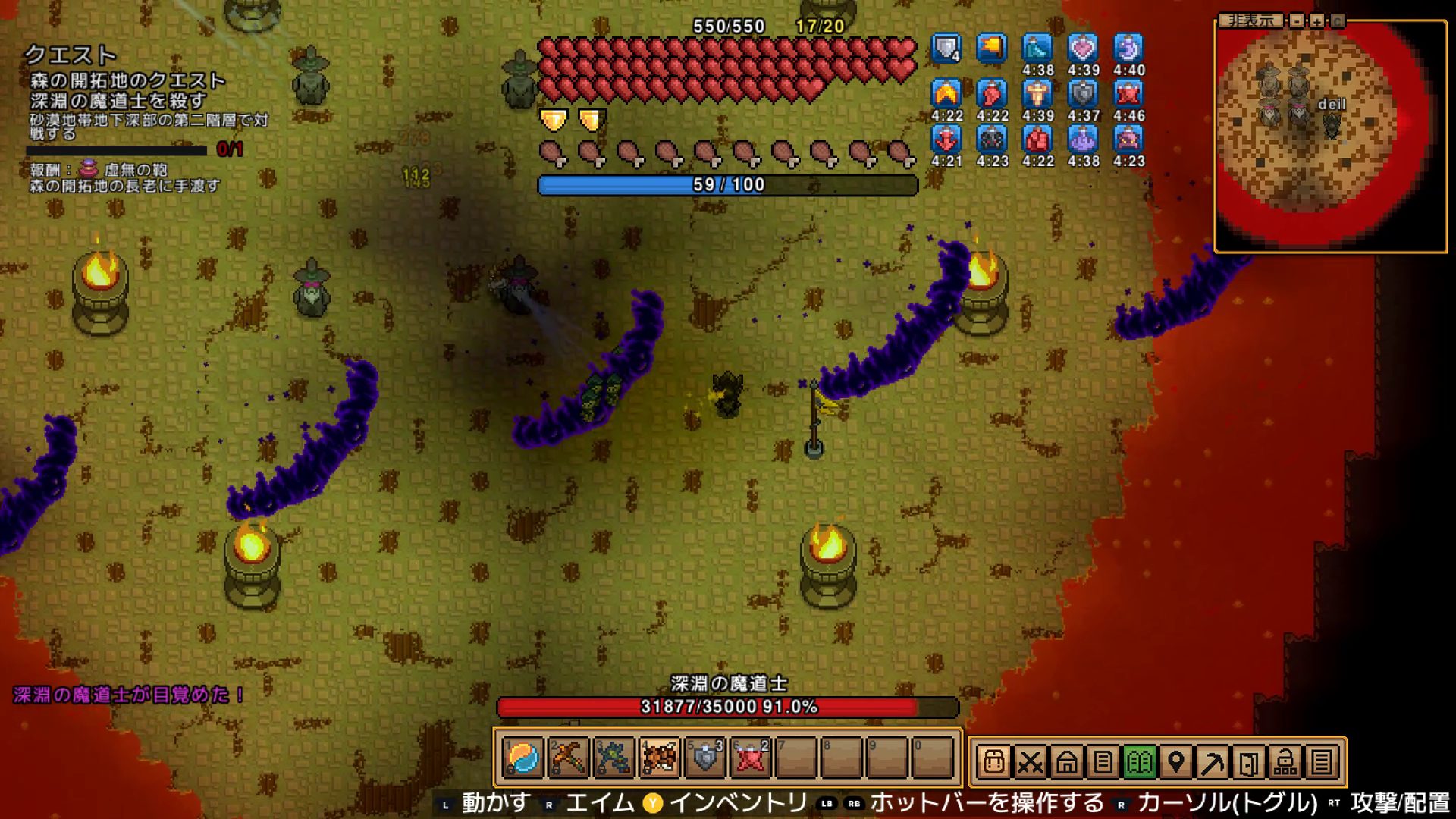Choose the red potion in hotbar slot six
Screen dimensions: 1456x819
(751, 758)
